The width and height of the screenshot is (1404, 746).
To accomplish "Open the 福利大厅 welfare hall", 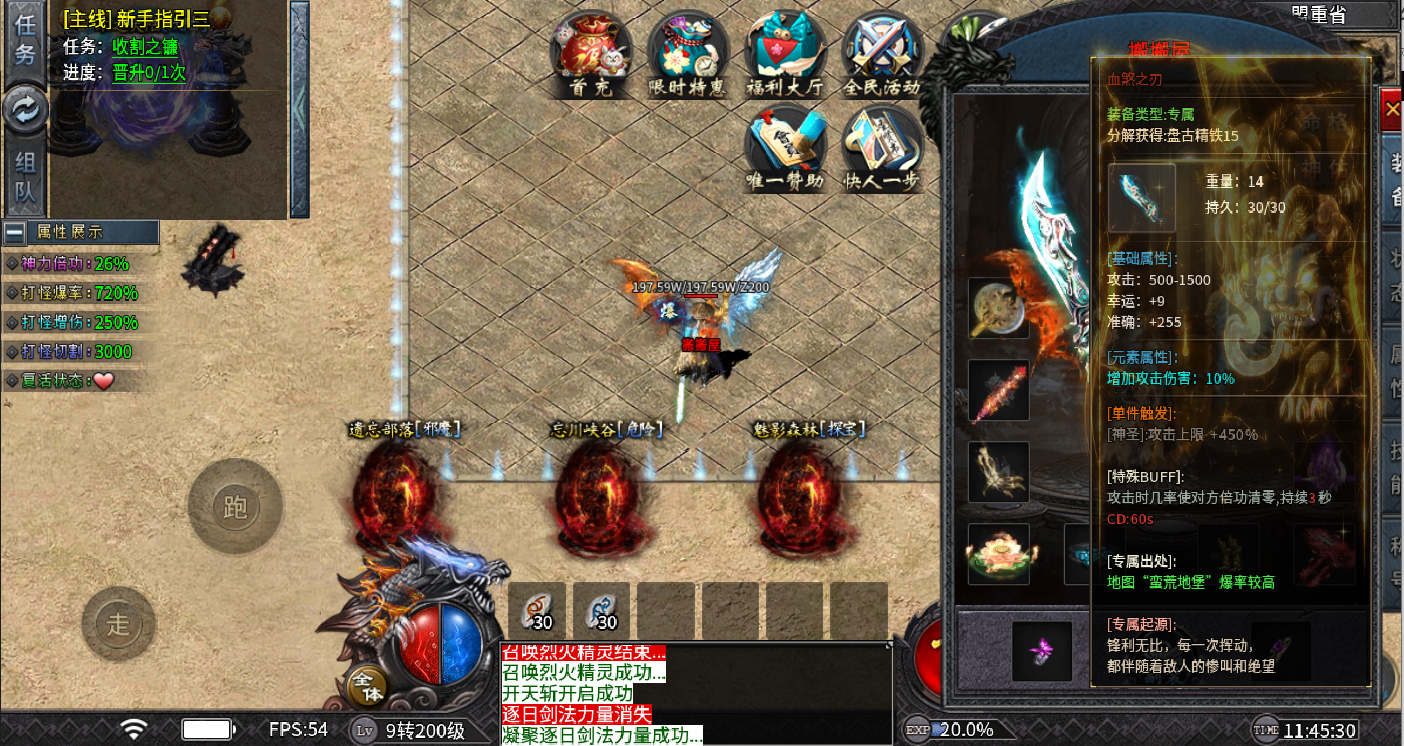I will [784, 57].
